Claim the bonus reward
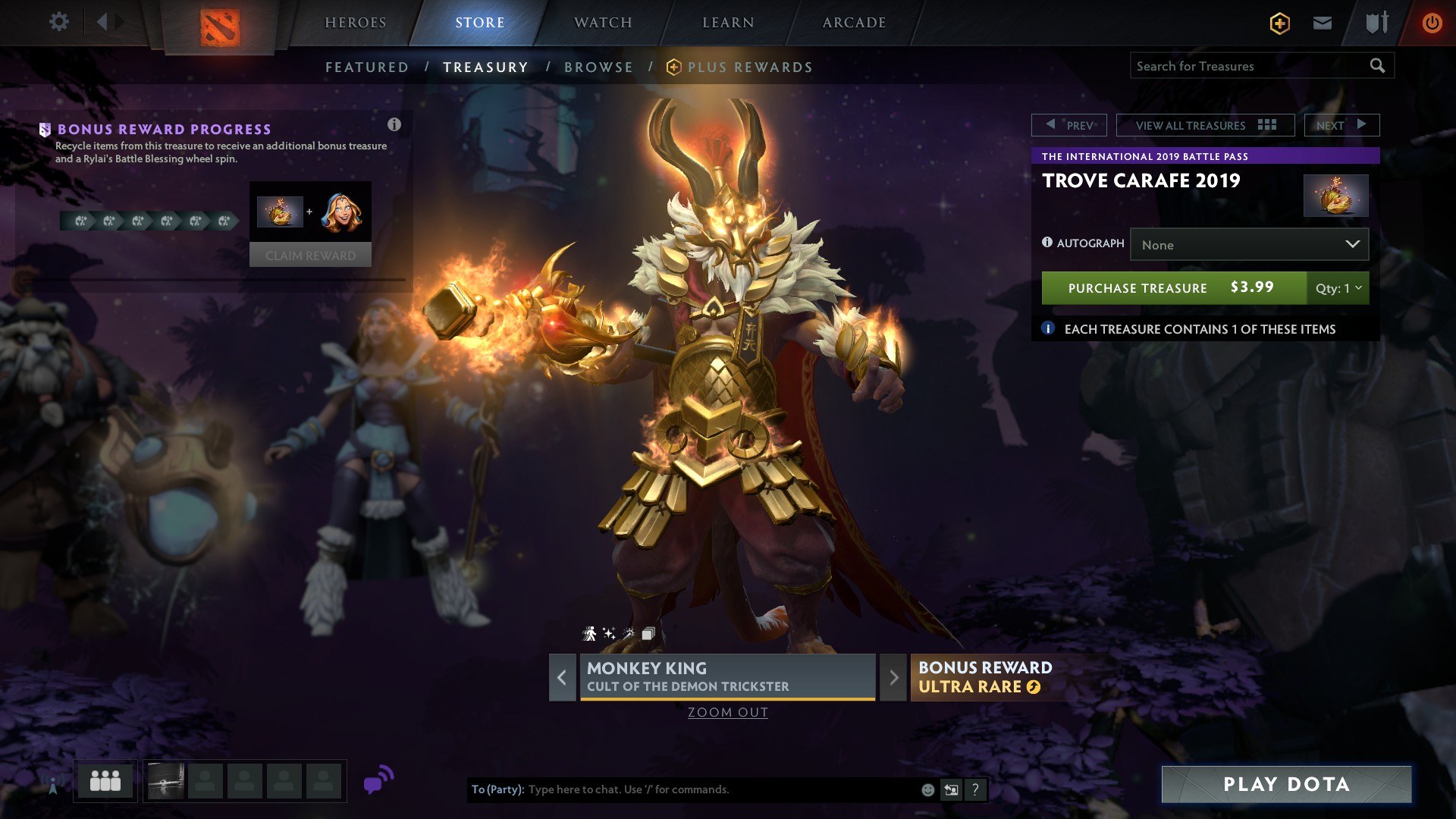The height and width of the screenshot is (819, 1456). 310,256
